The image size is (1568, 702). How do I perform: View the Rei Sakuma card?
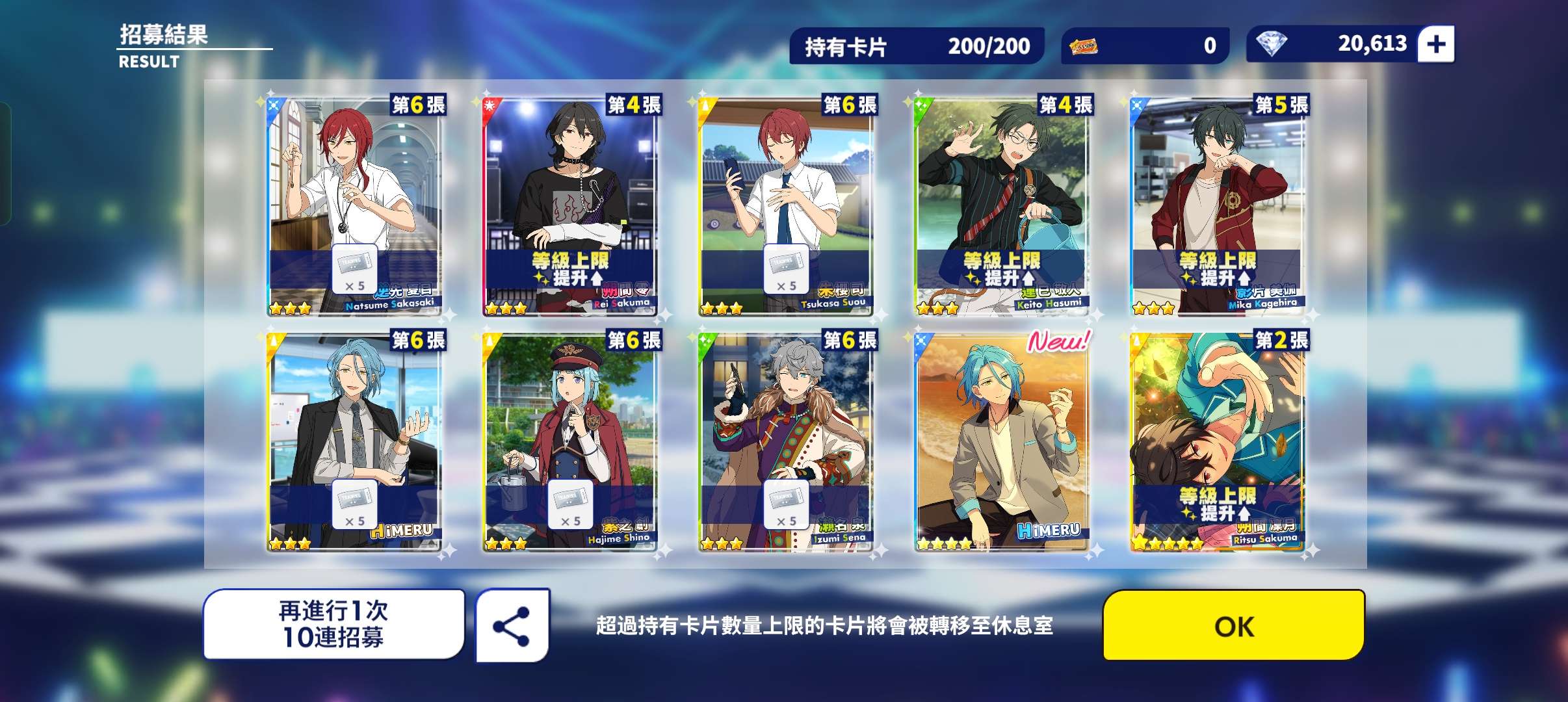(x=570, y=207)
